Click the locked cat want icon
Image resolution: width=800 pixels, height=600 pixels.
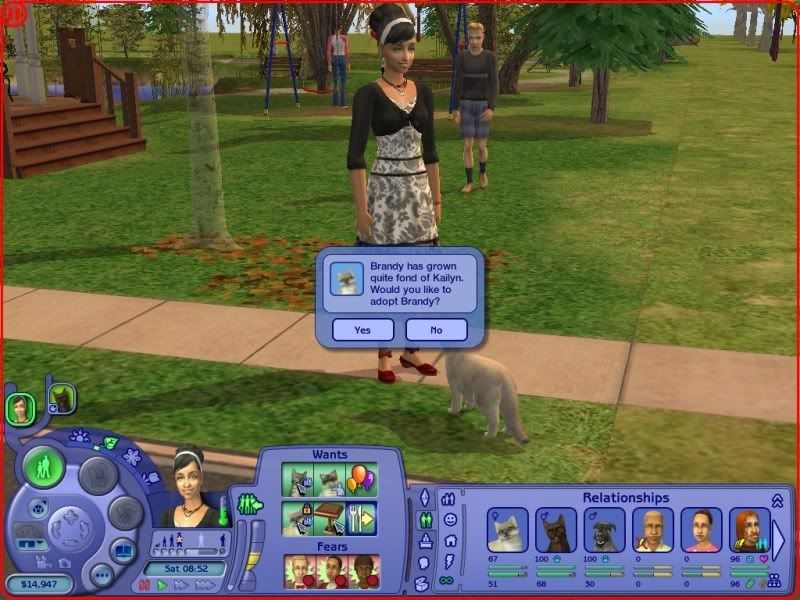click(298, 518)
